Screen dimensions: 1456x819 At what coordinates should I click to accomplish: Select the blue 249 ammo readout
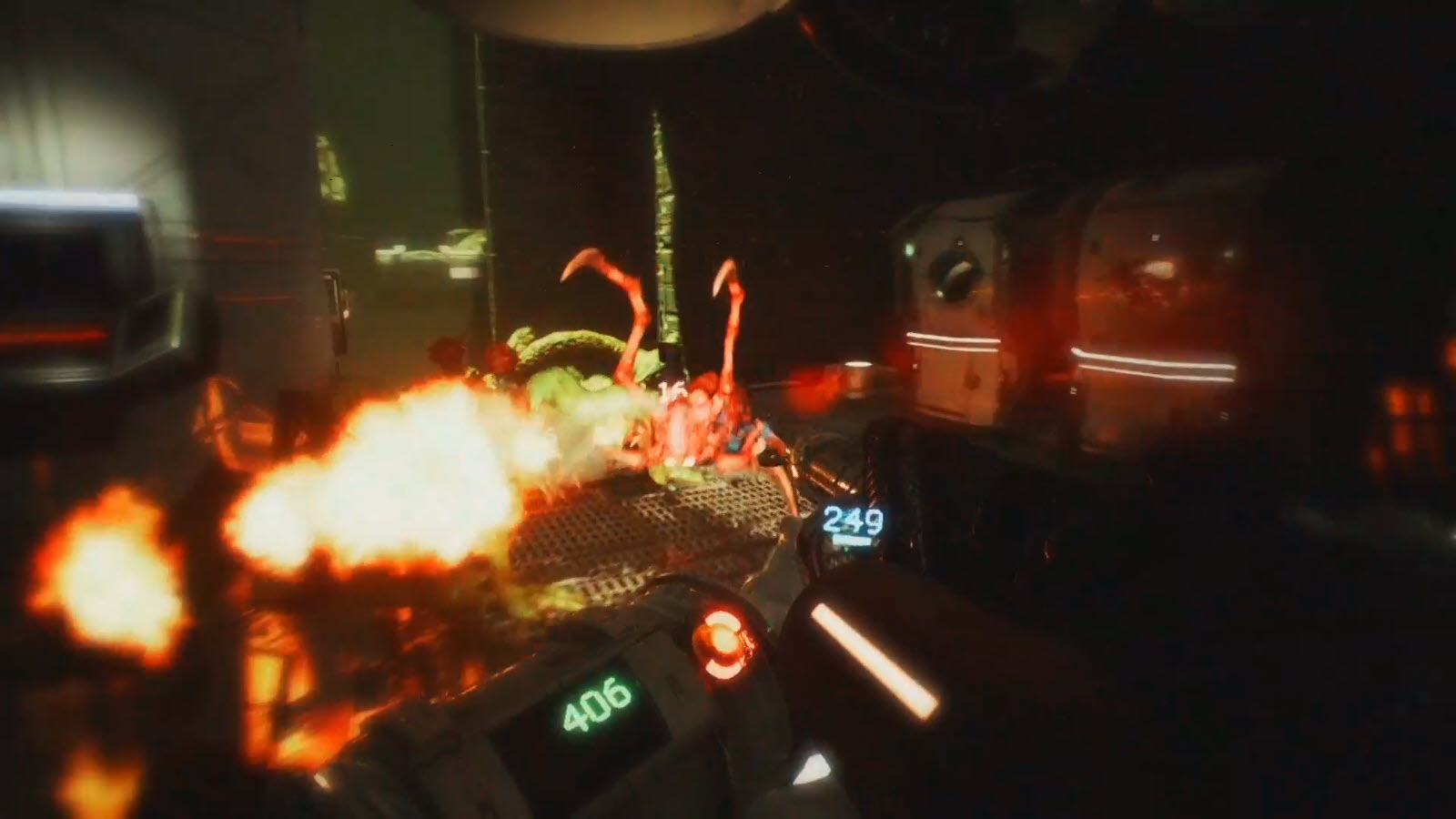click(x=852, y=519)
